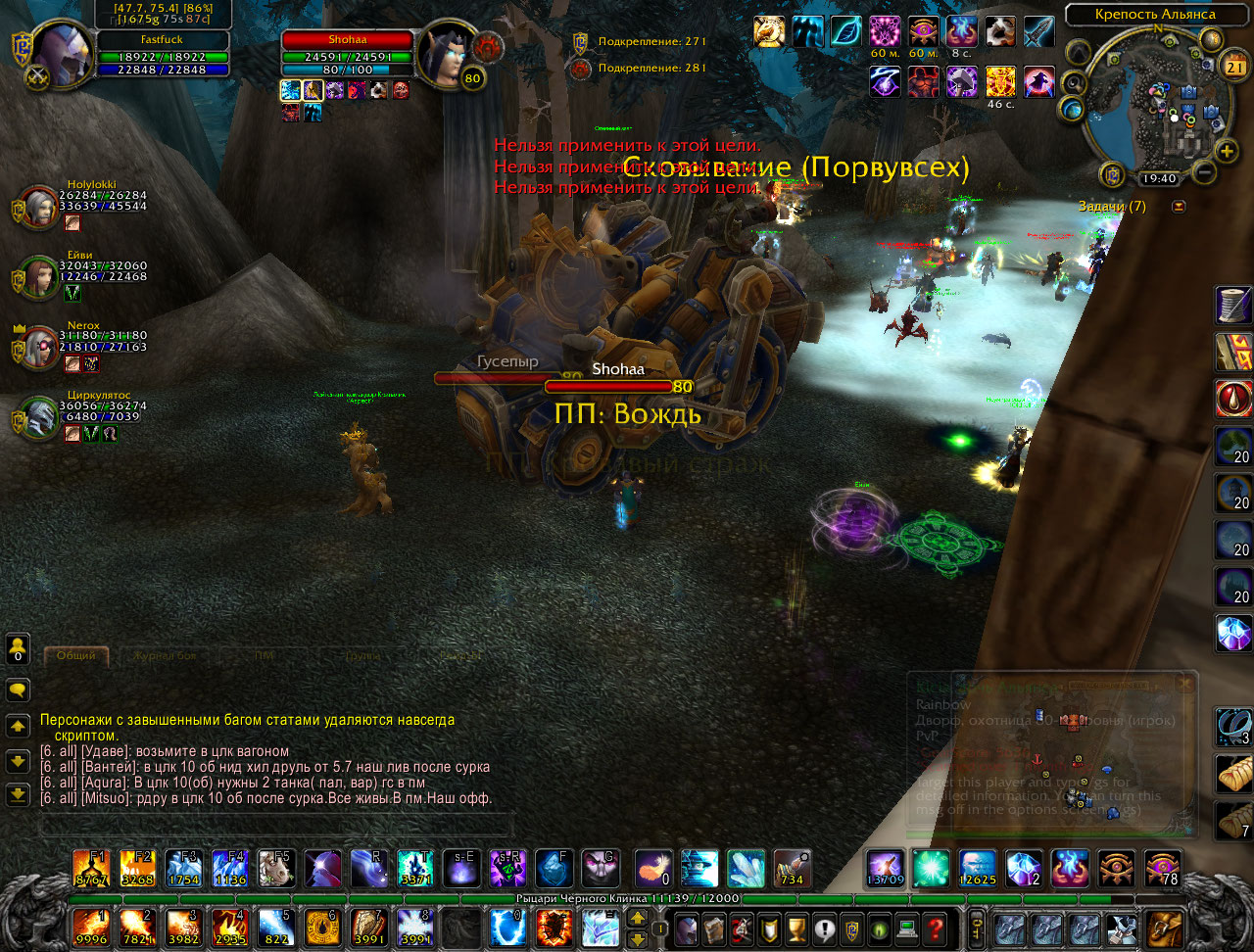Image resolution: width=1254 pixels, height=952 pixels.
Task: Select party member Циркулятос's portrait
Action: (39, 418)
